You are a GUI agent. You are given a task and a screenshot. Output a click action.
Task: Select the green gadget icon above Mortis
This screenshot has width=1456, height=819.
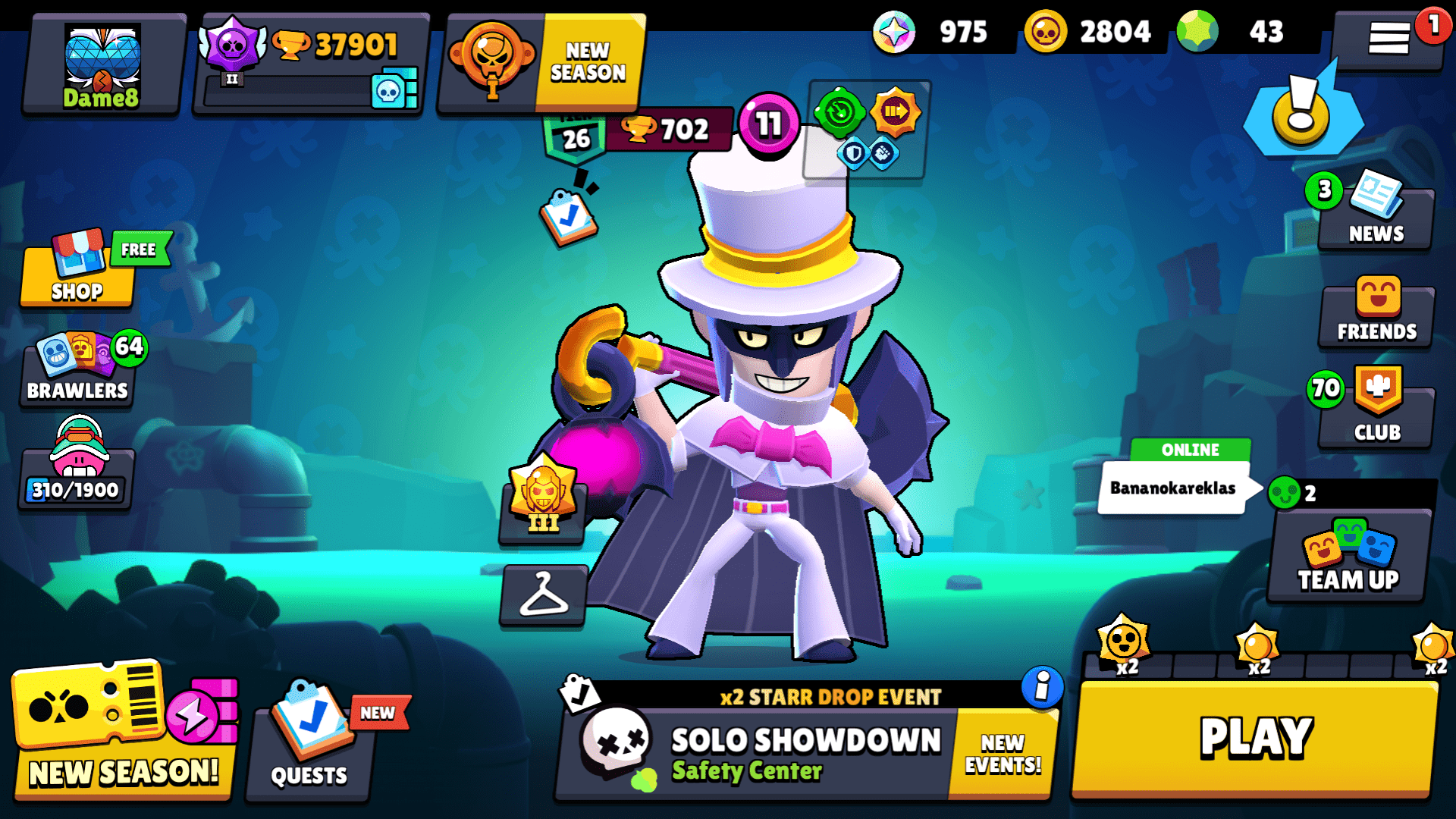842,114
